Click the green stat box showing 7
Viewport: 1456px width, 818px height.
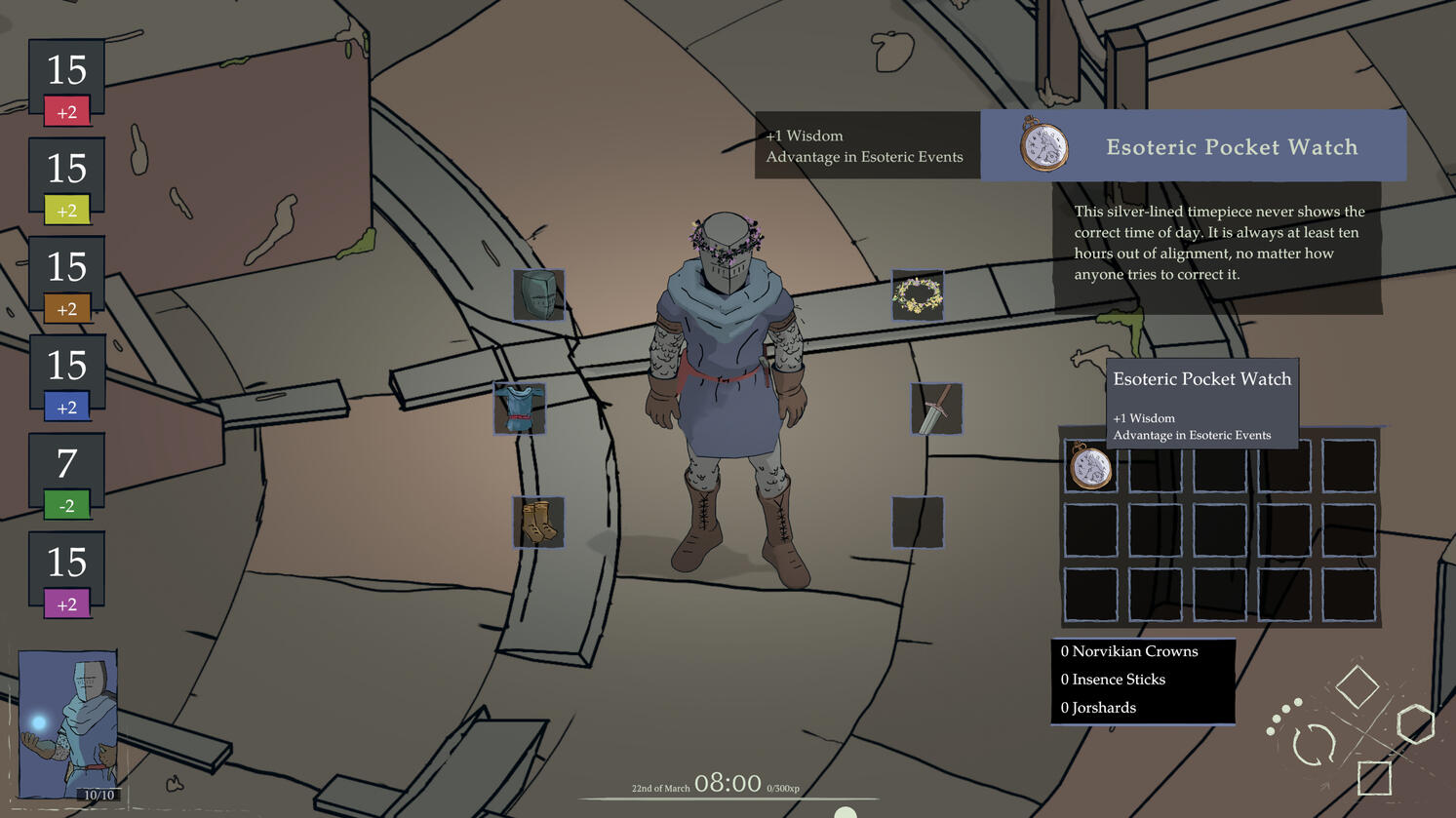(66, 478)
